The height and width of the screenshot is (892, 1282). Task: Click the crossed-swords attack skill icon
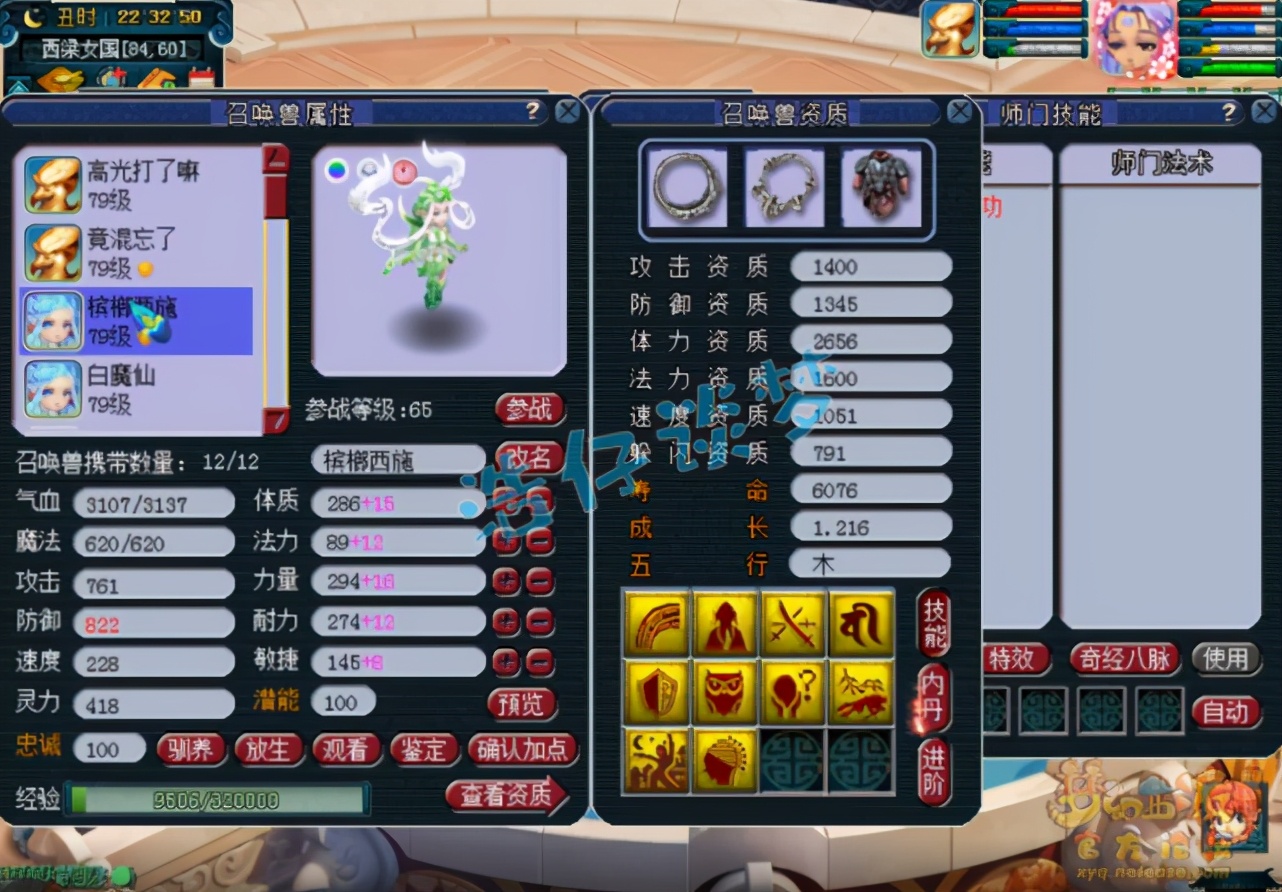click(793, 626)
